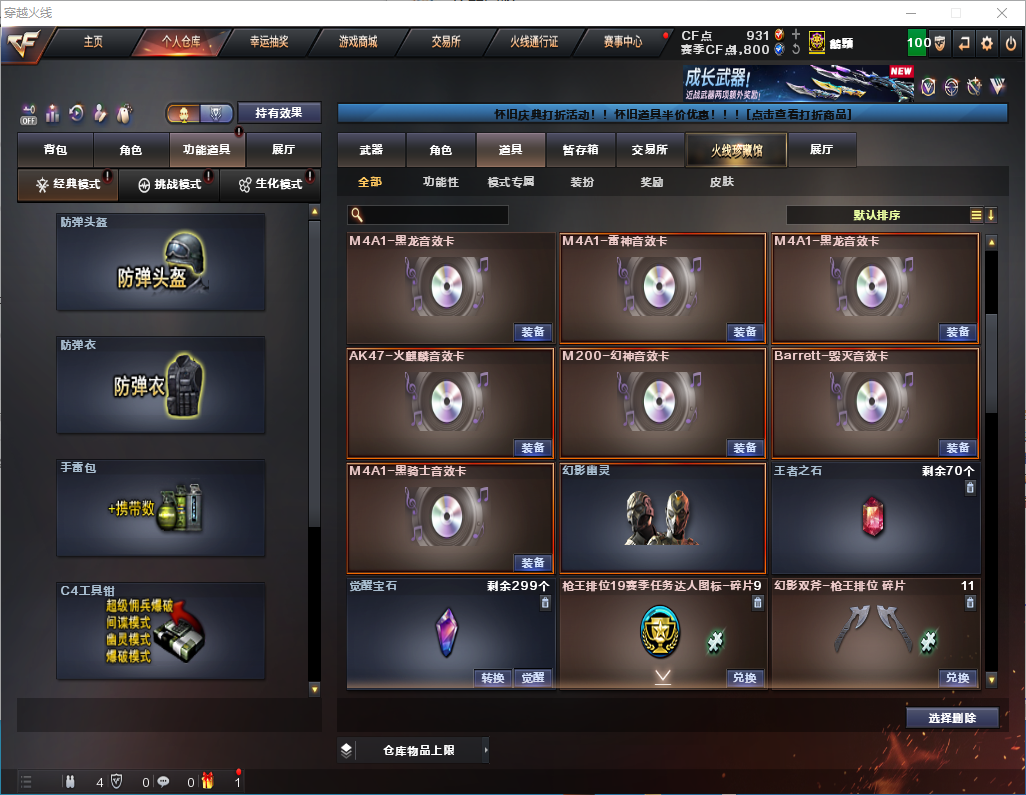Close the game window
This screenshot has width=1026, height=795.
1003,13
